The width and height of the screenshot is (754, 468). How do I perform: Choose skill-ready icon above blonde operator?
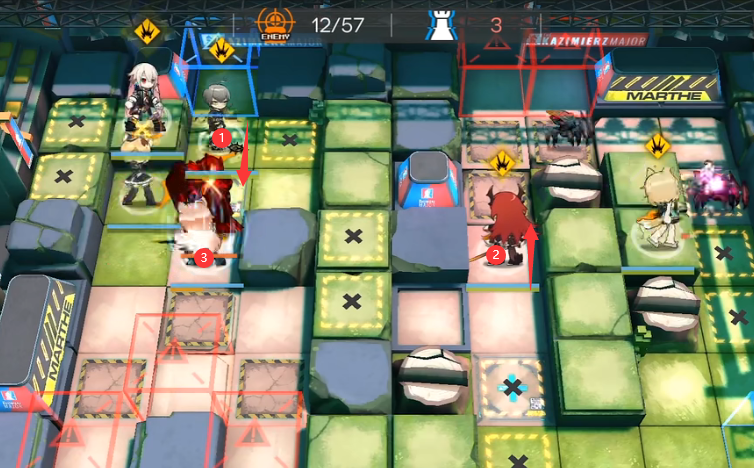(x=657, y=146)
